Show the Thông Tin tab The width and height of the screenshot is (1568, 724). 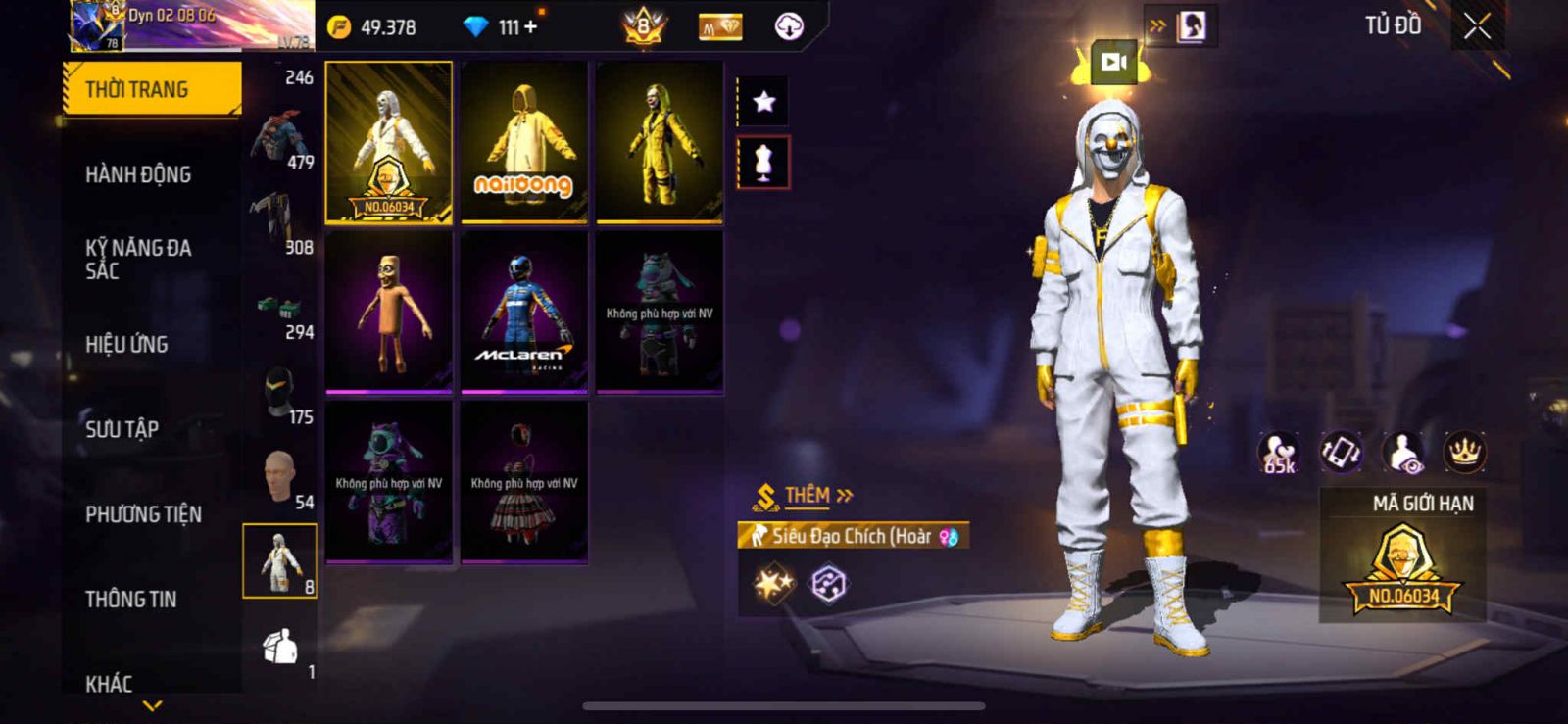click(x=130, y=599)
